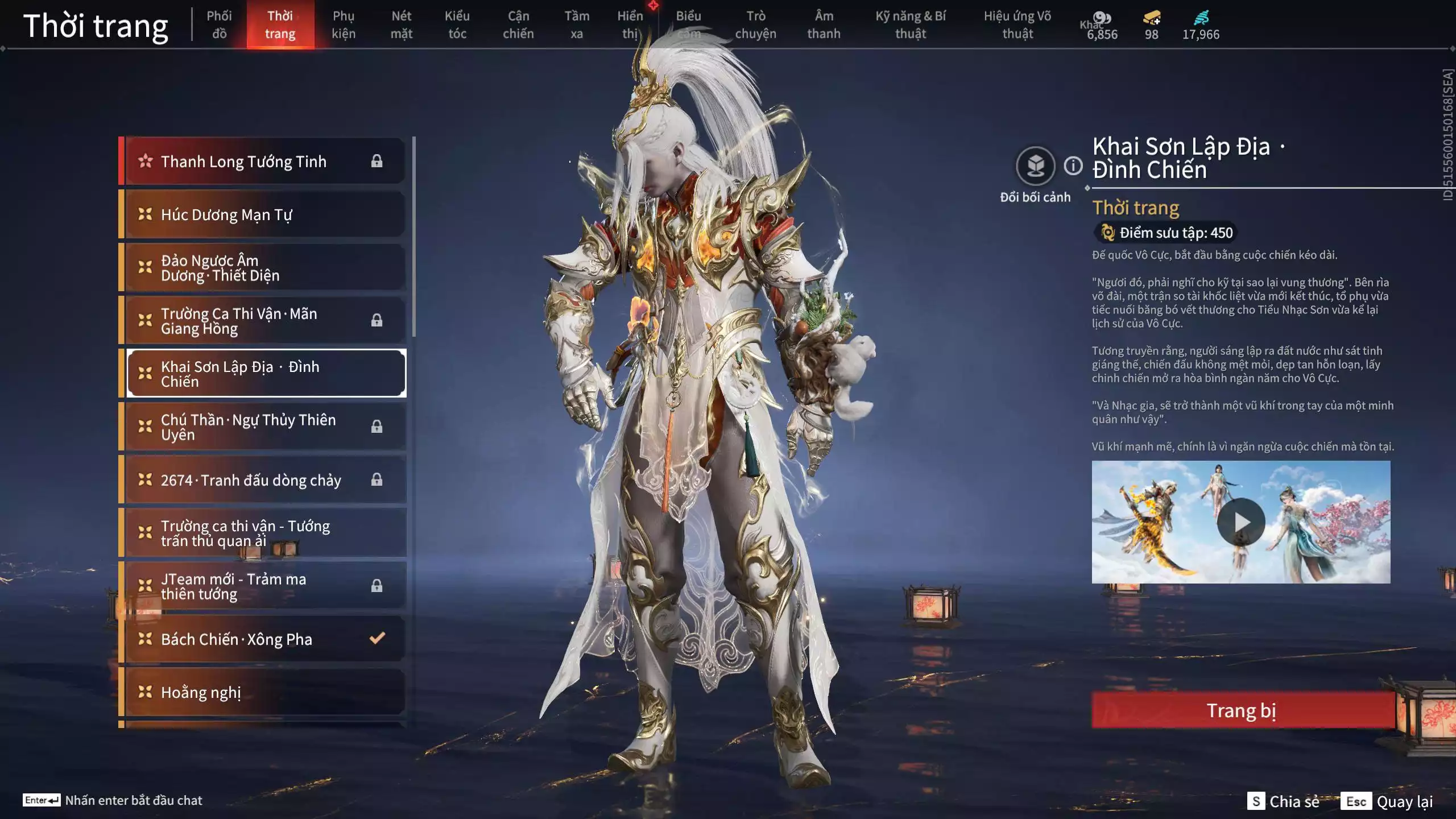Open the outfit info icon
Image resolution: width=1456 pixels, height=819 pixels.
pyautogui.click(x=1073, y=166)
